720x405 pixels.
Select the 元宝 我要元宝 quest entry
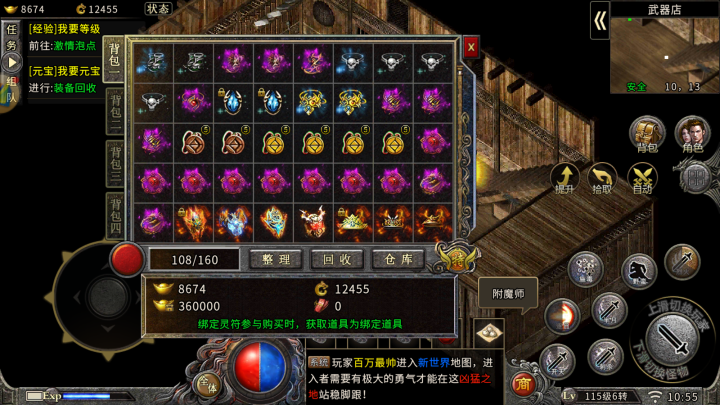63,72
